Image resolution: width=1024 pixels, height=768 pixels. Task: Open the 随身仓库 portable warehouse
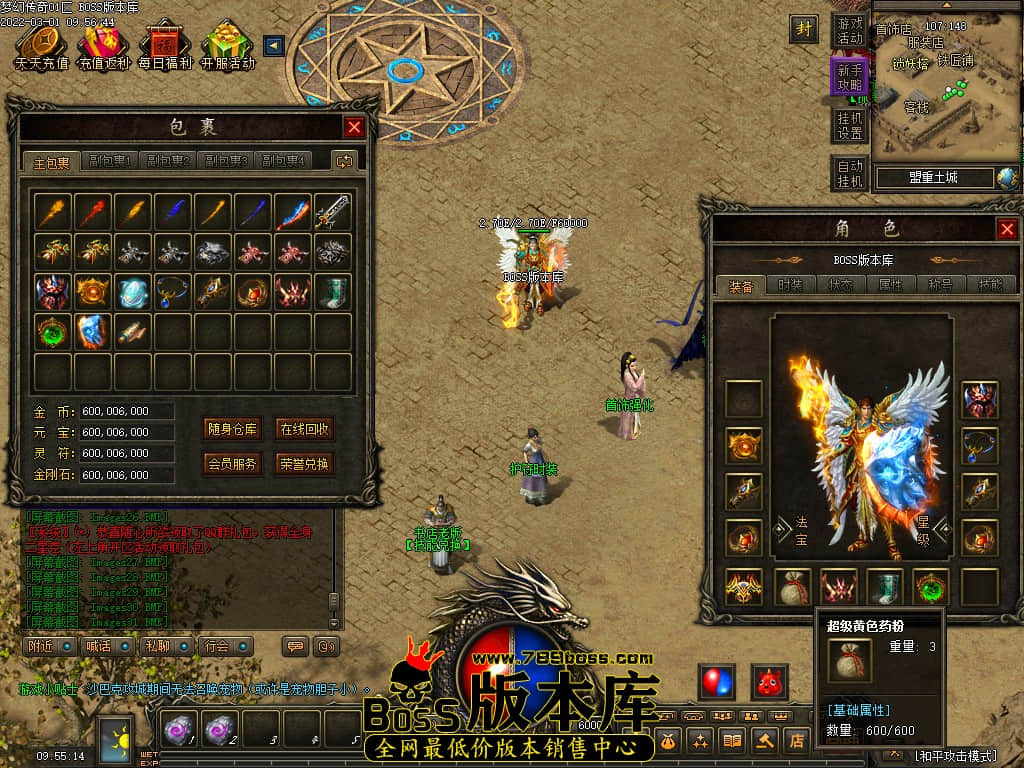pyautogui.click(x=232, y=429)
